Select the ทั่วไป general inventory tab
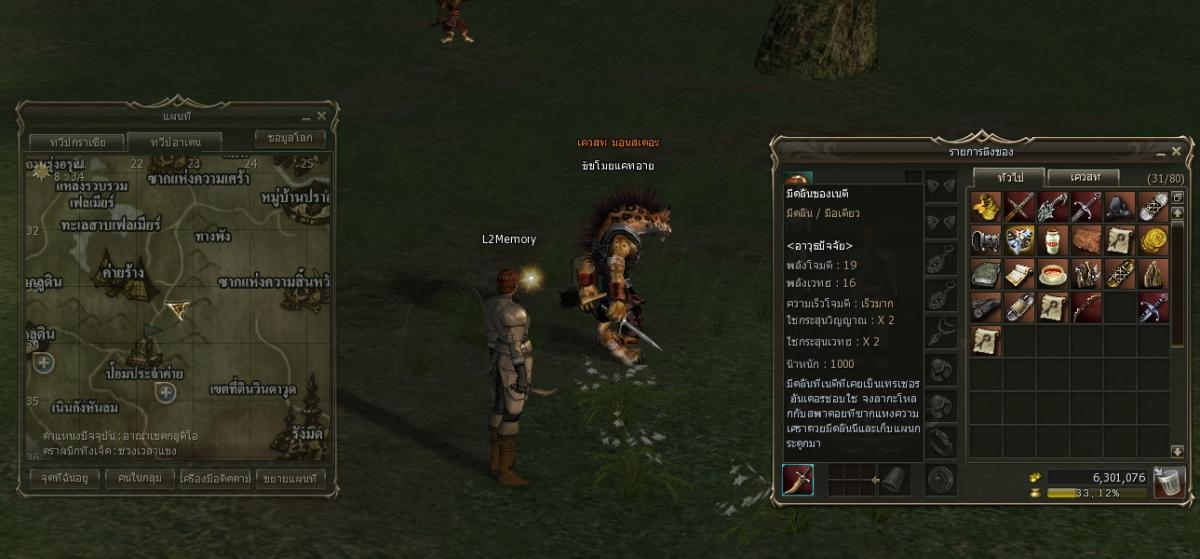This screenshot has height=559, width=1200. (1007, 177)
